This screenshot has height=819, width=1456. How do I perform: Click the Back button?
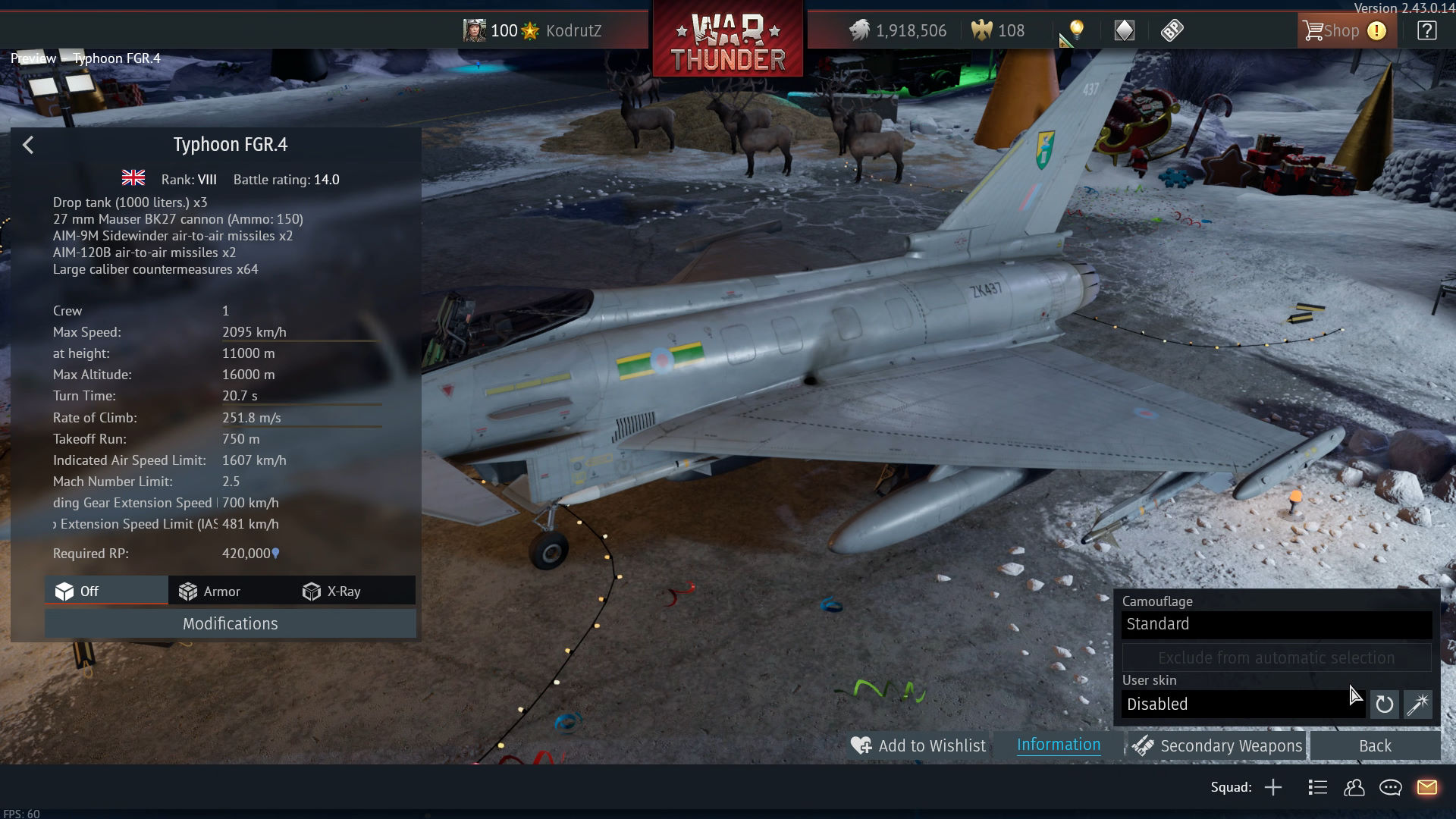[x=1374, y=746]
